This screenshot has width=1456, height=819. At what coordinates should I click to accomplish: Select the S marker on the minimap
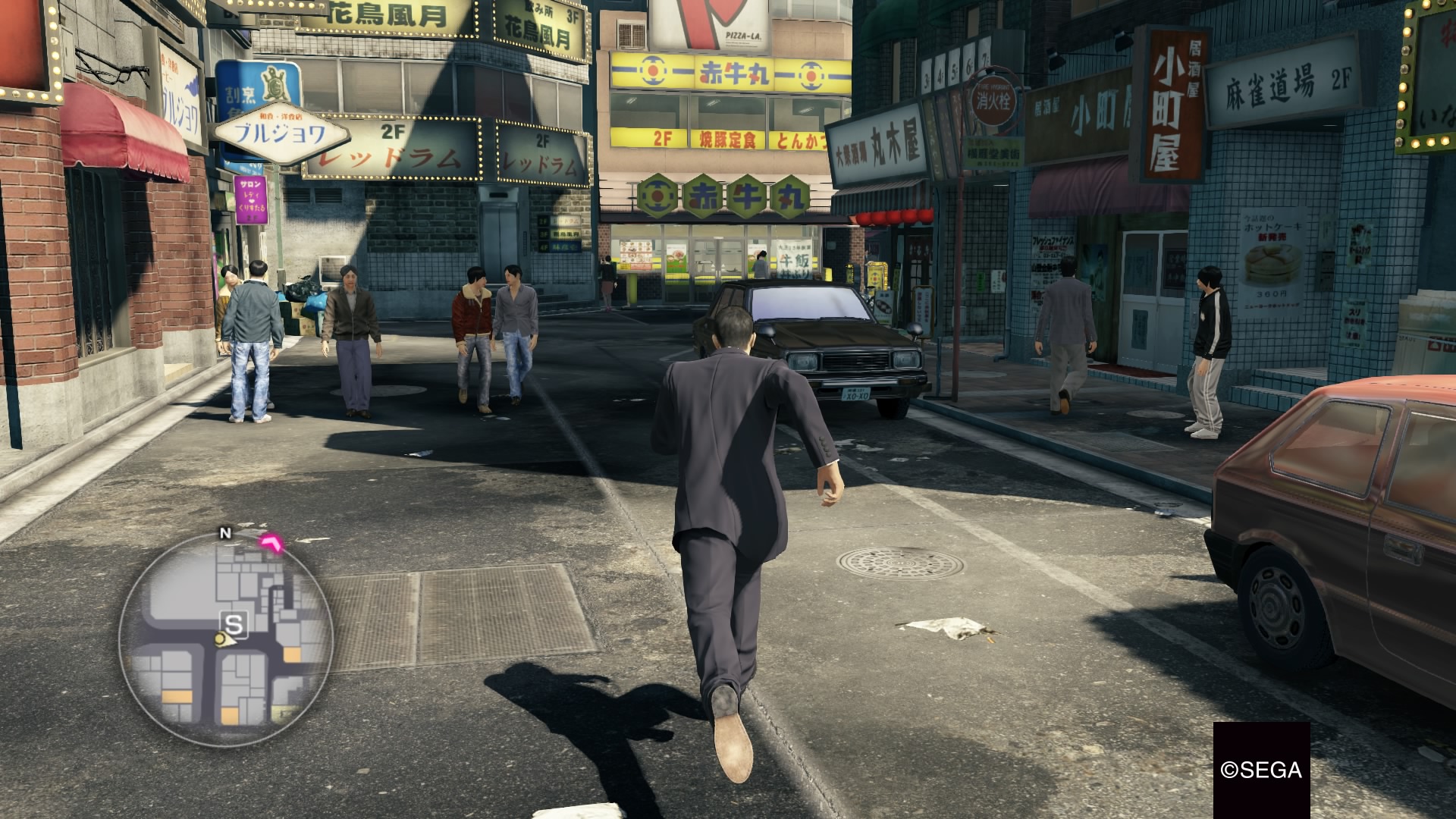[234, 624]
